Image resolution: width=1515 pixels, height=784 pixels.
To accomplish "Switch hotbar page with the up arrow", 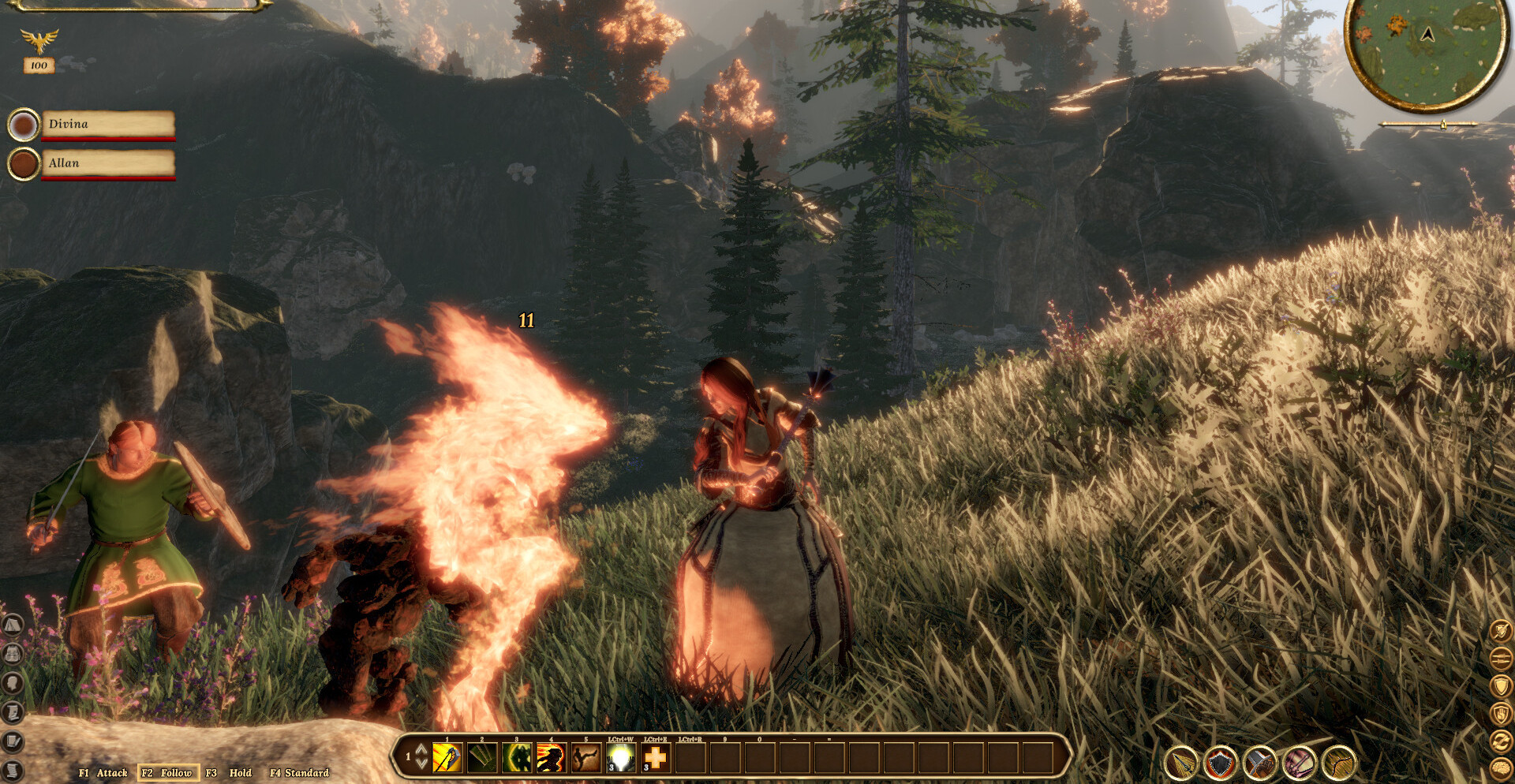I will coord(422,749).
